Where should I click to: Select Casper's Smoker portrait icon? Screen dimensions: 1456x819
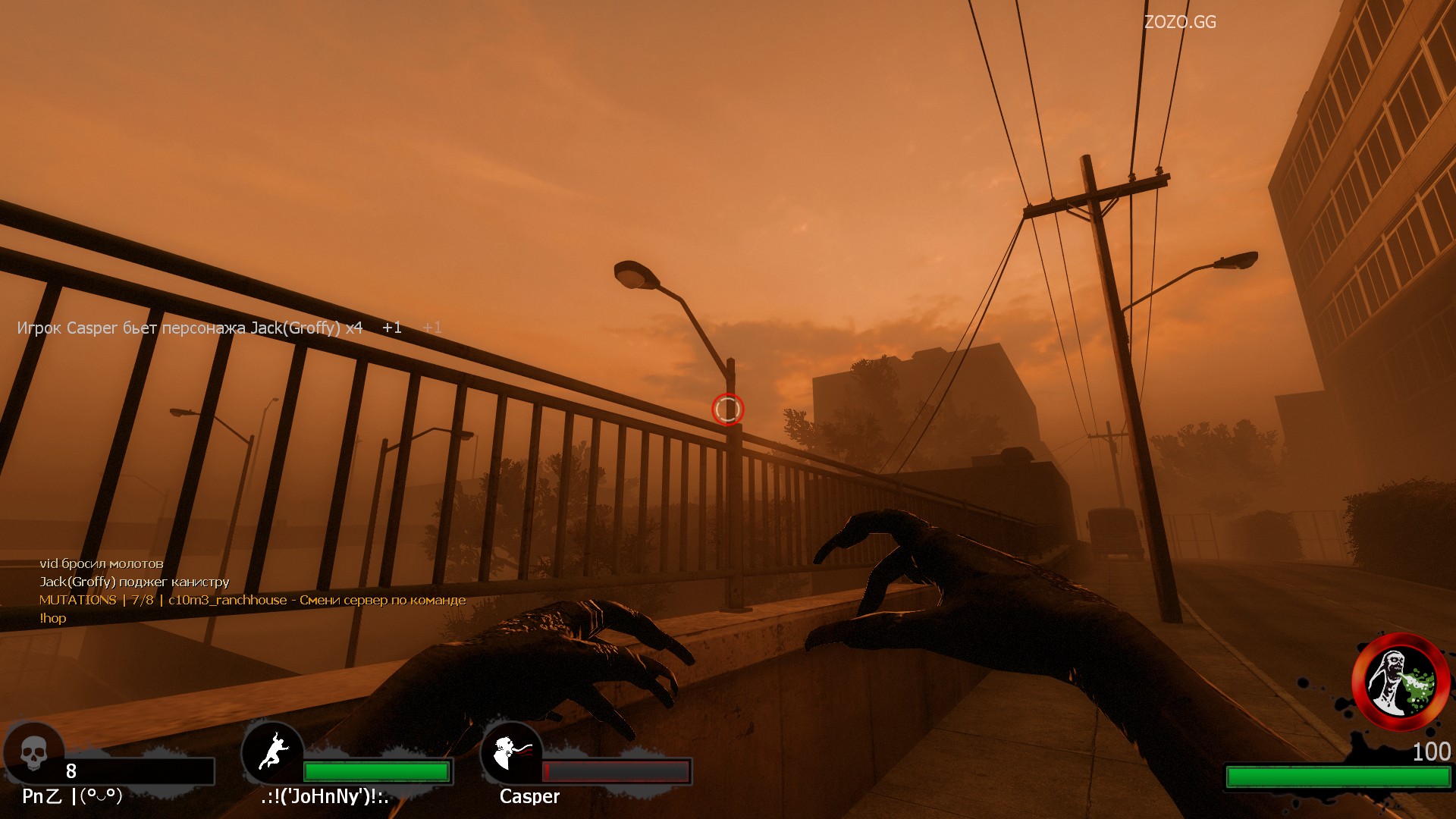pos(511,752)
